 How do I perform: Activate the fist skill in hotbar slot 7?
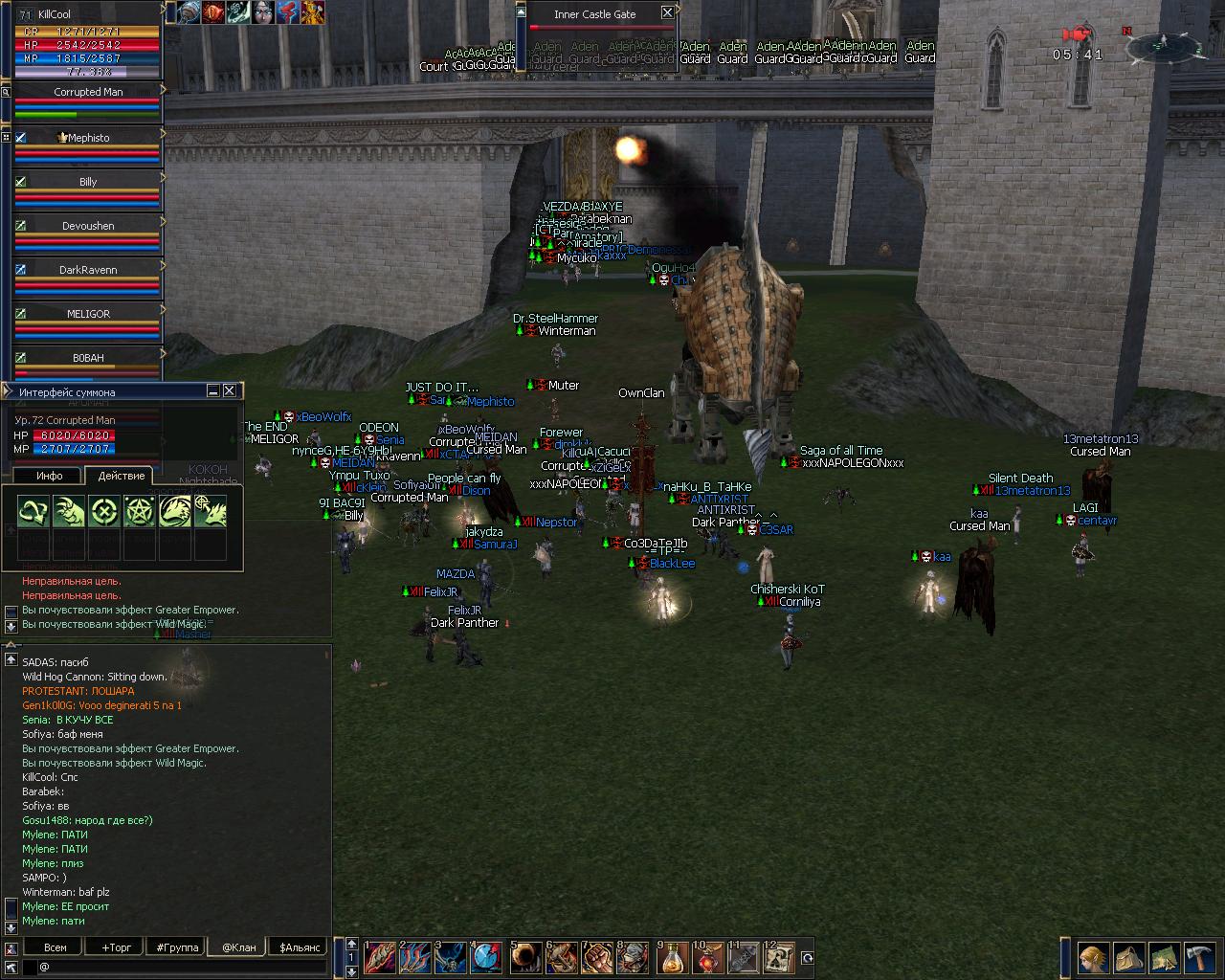pos(598,956)
